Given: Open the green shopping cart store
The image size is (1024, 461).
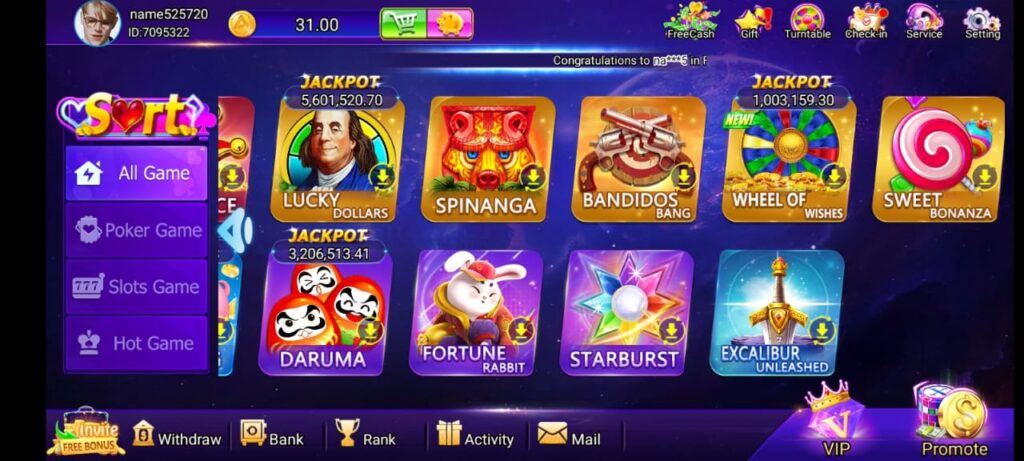Looking at the screenshot, I should tap(403, 24).
